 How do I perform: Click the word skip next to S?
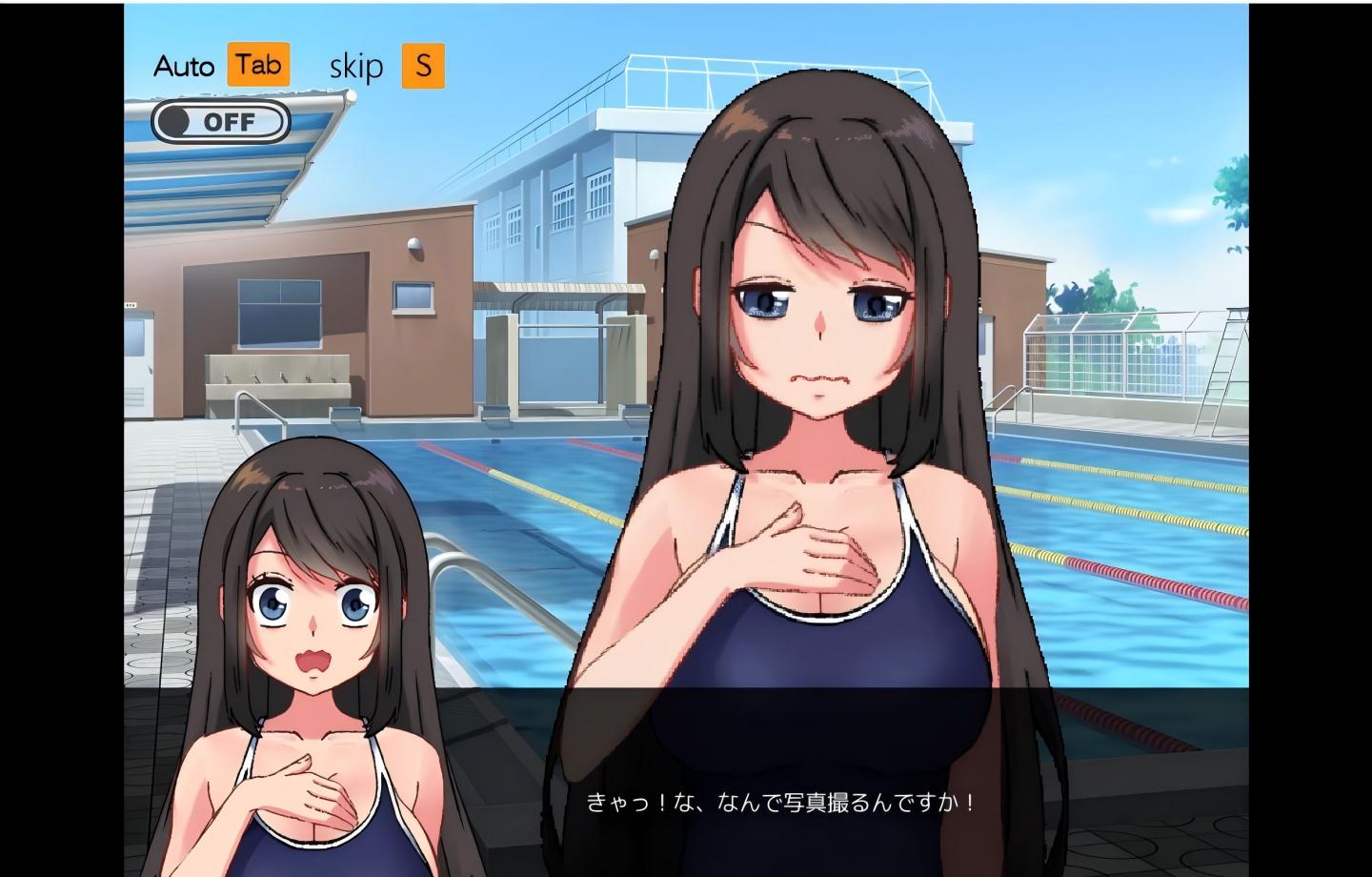tap(355, 66)
